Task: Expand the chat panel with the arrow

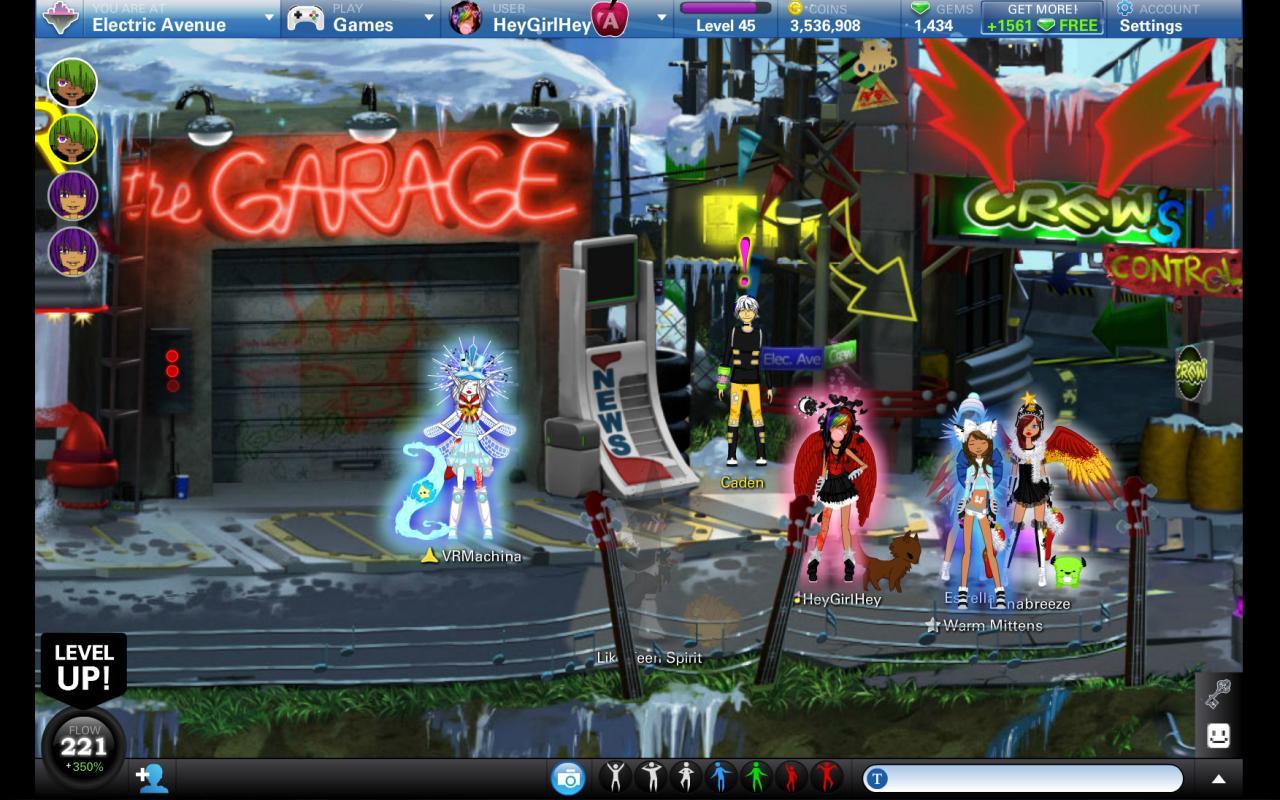Action: 1218,778
